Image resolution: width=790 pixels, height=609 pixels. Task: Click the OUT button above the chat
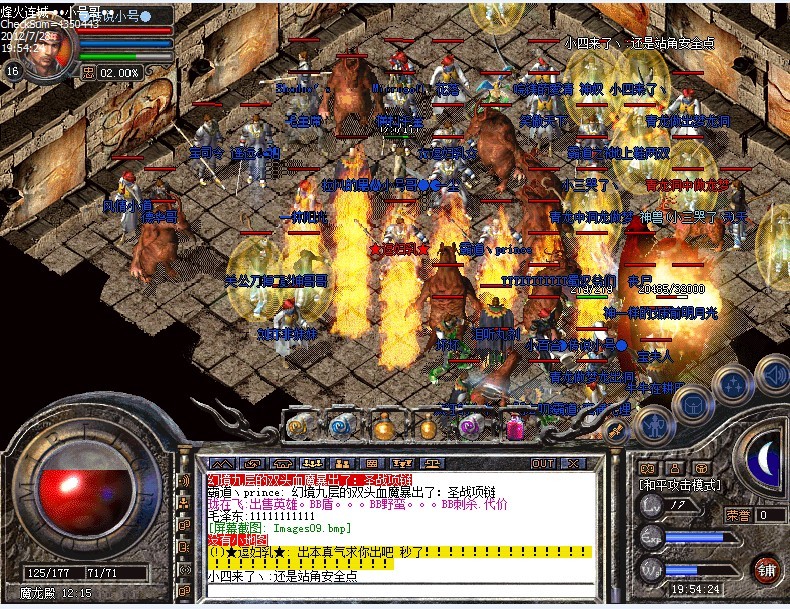tap(543, 464)
